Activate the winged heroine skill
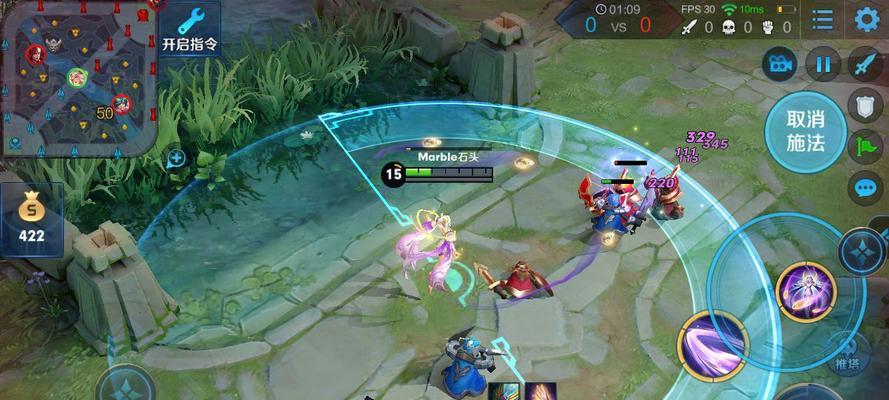889x400 pixels. click(806, 291)
